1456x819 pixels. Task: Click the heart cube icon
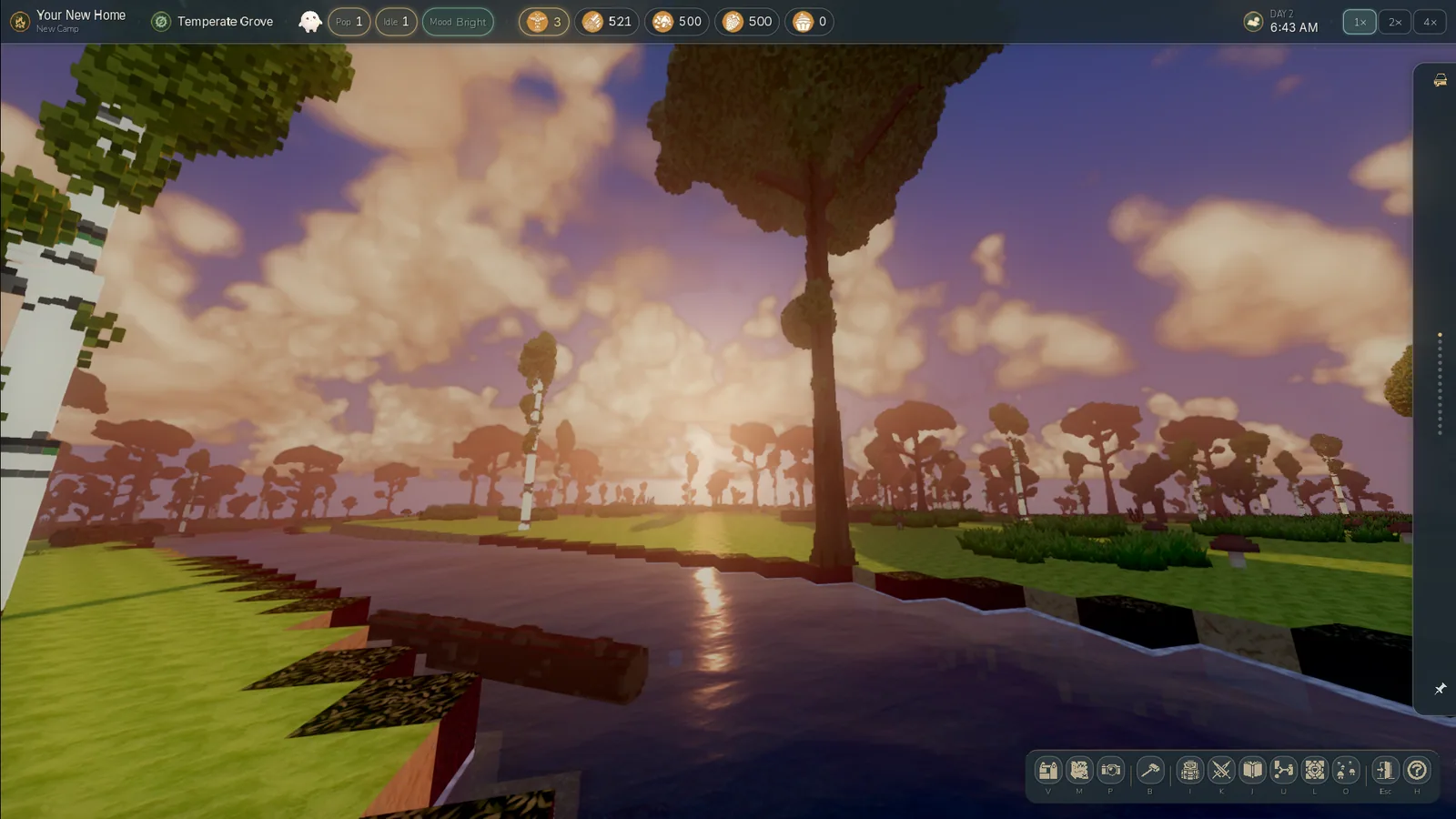click(x=1314, y=771)
